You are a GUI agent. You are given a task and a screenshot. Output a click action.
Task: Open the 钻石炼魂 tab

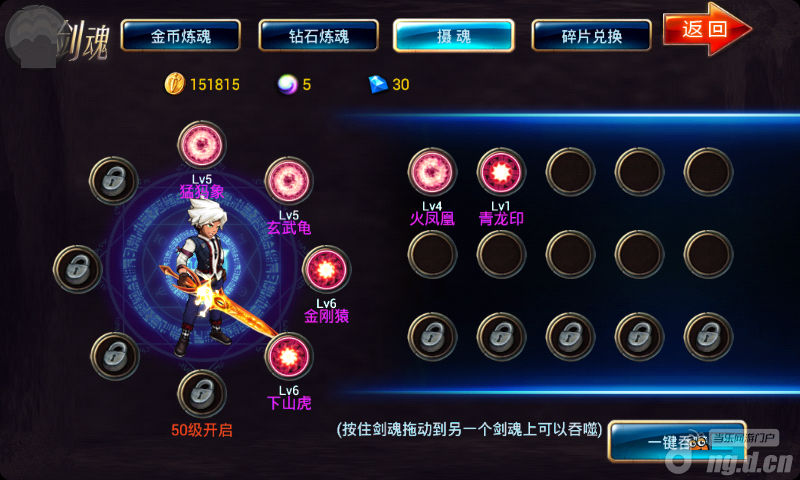[318, 36]
